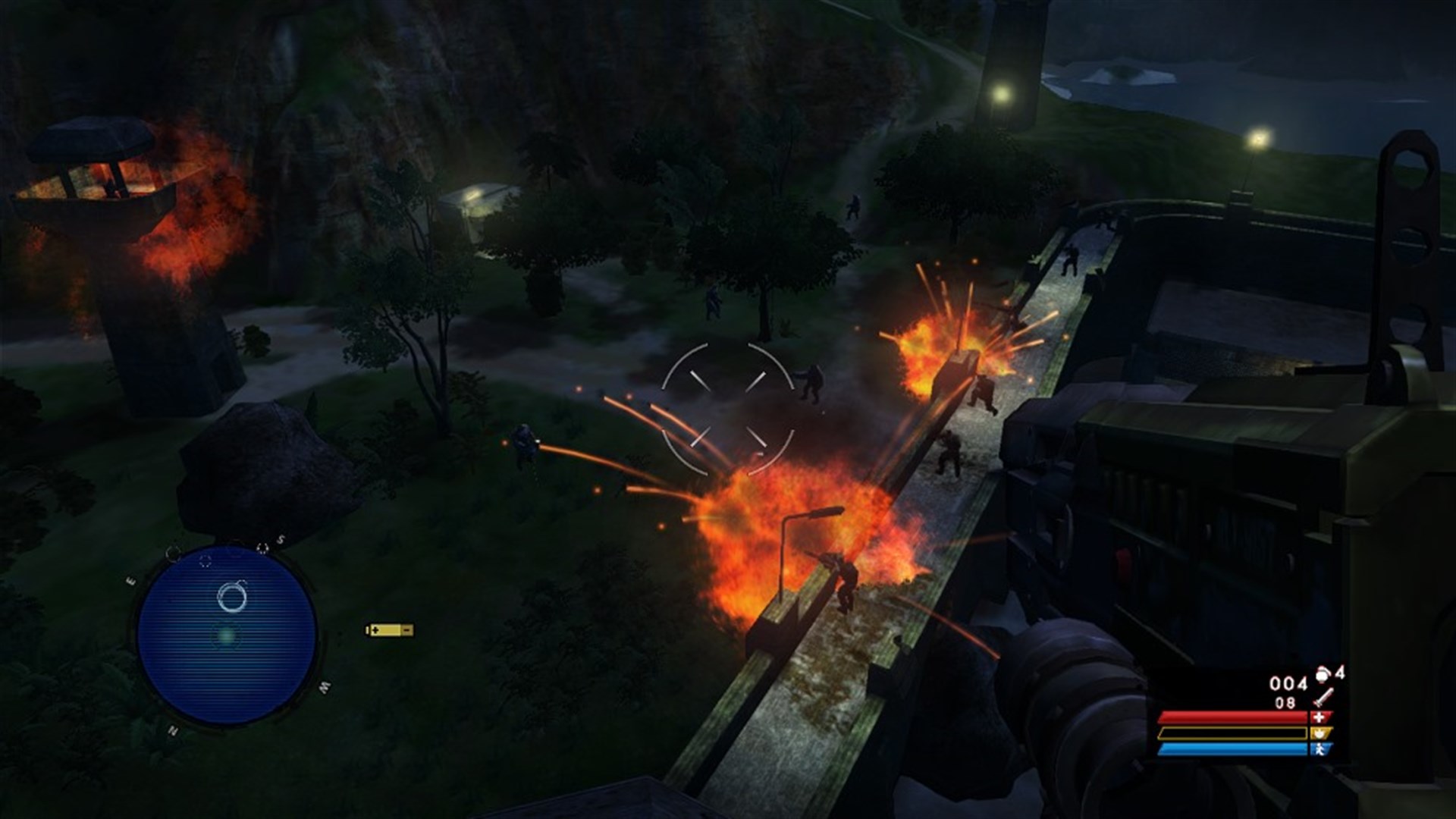Click the knife weapon icon

[1323, 698]
